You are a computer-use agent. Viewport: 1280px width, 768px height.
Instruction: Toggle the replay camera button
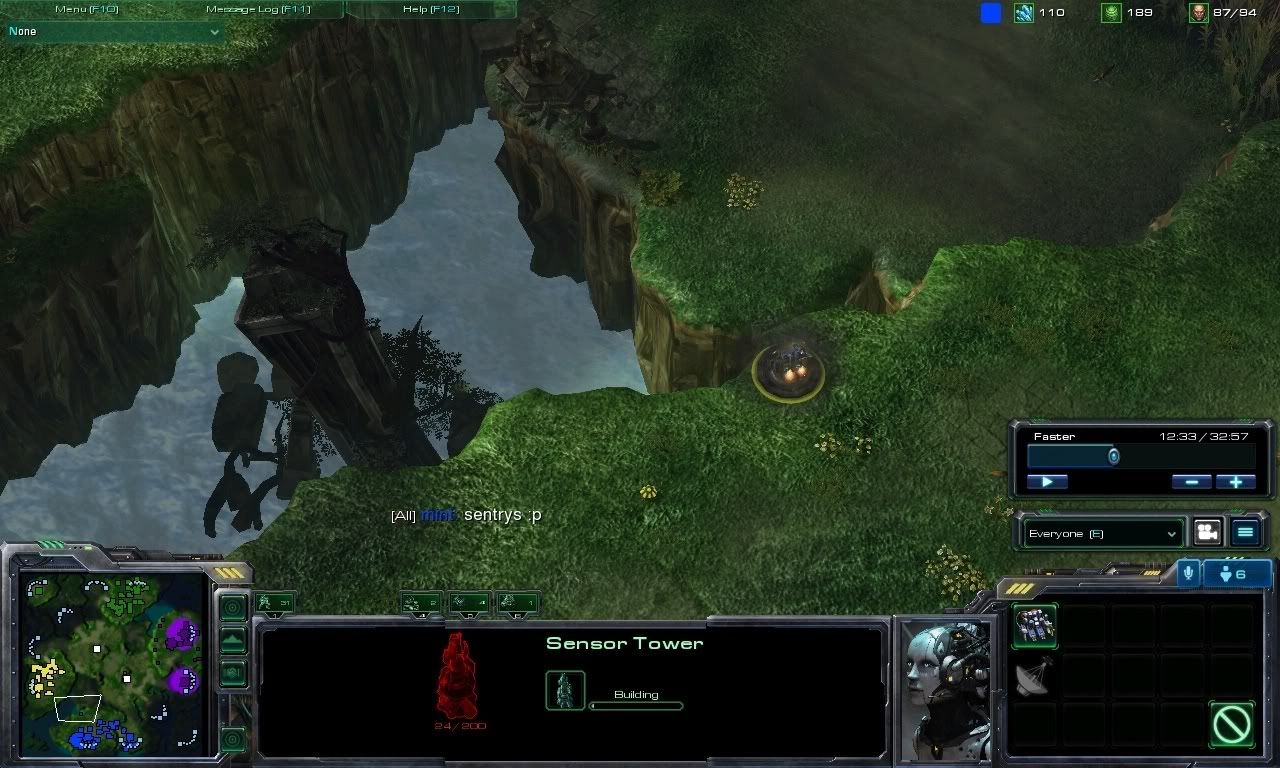tap(1208, 533)
